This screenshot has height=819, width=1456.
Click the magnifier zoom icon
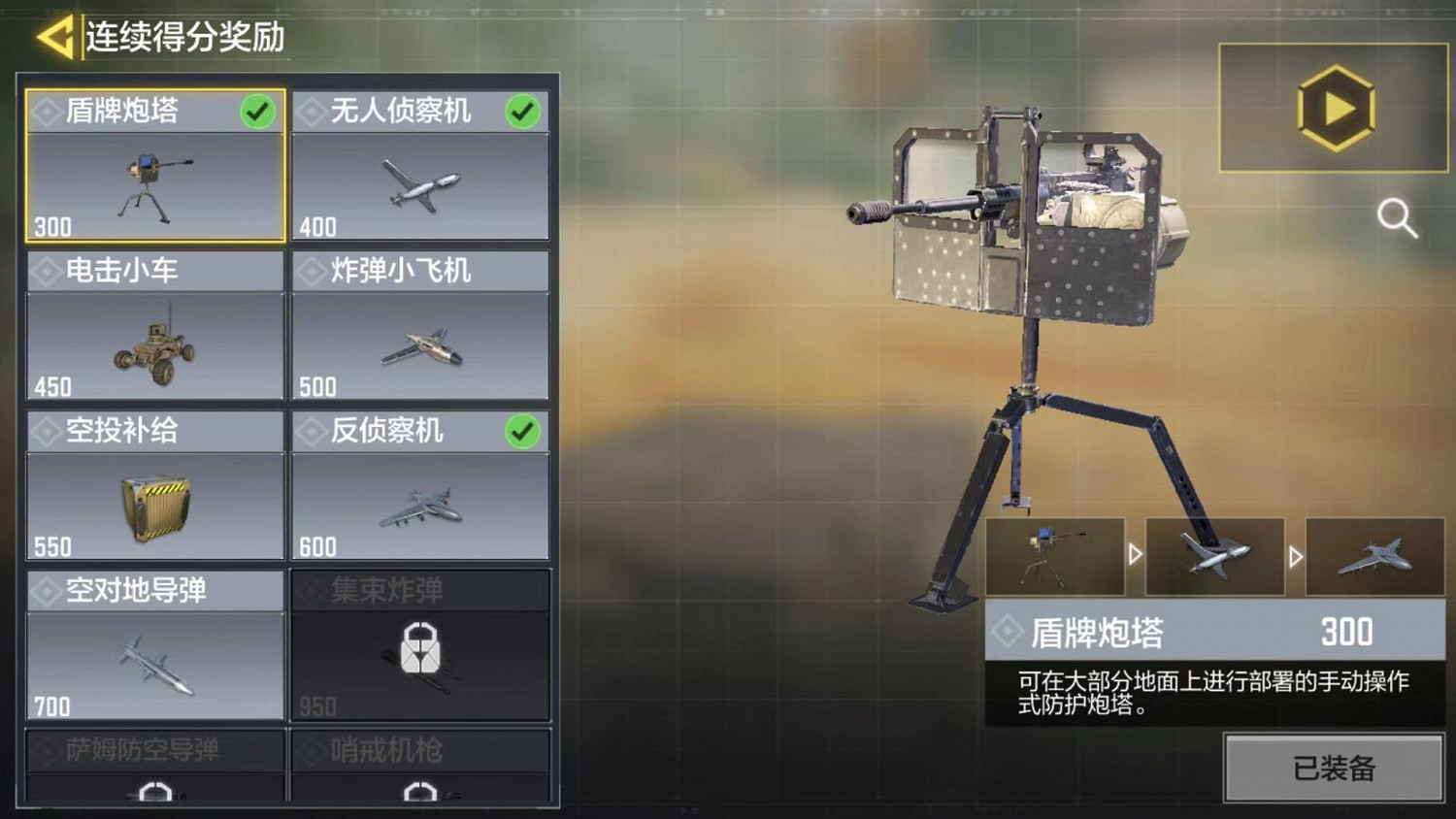coord(1398,219)
